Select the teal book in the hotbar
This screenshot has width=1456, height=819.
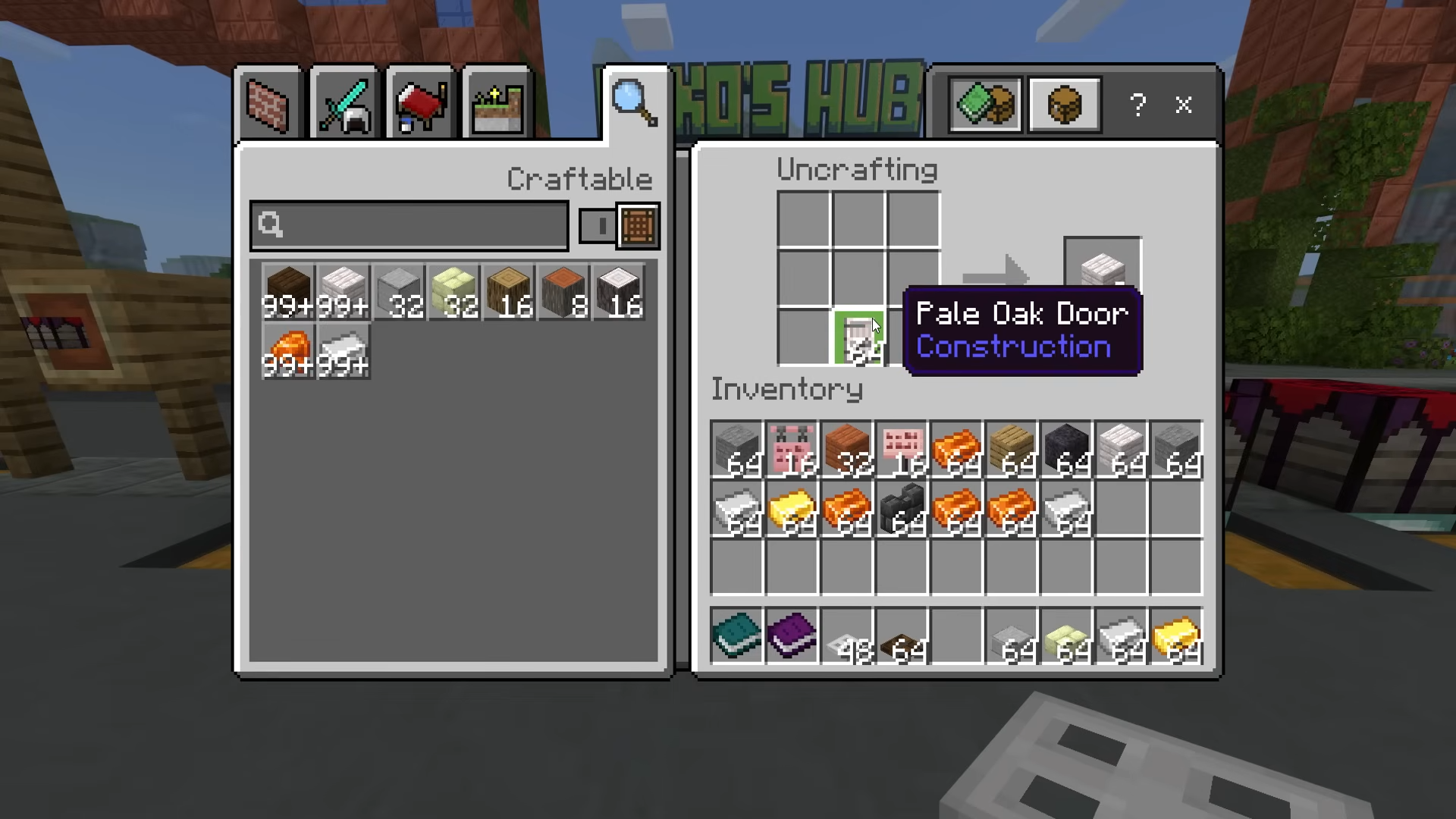[736, 636]
